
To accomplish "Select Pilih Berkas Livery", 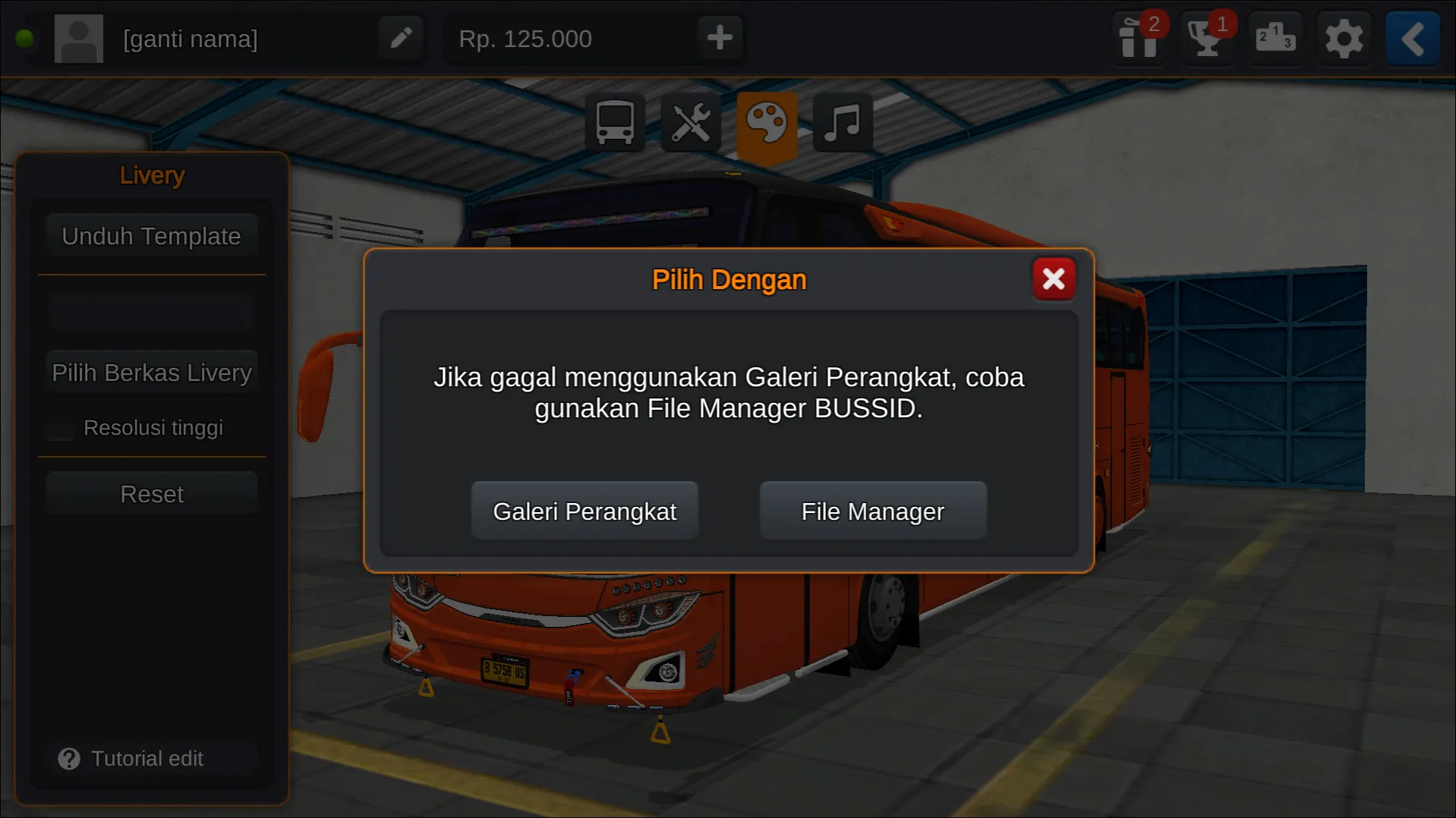I will click(x=151, y=372).
